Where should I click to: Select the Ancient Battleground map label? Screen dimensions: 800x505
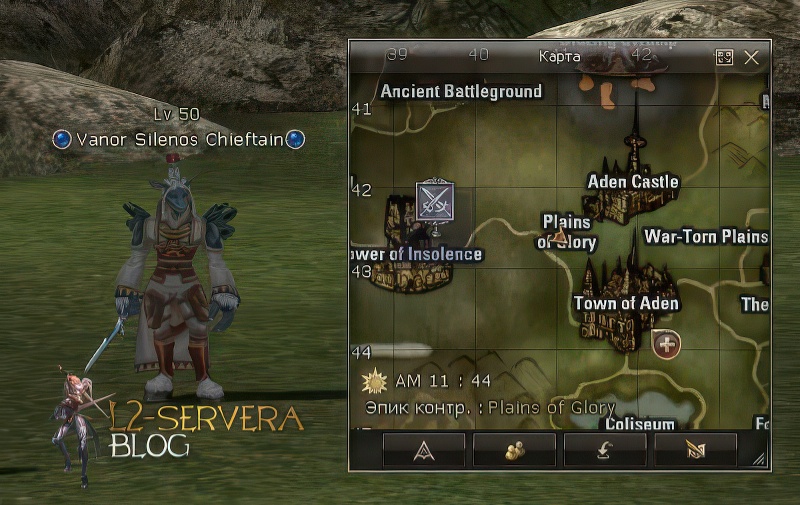(x=461, y=91)
